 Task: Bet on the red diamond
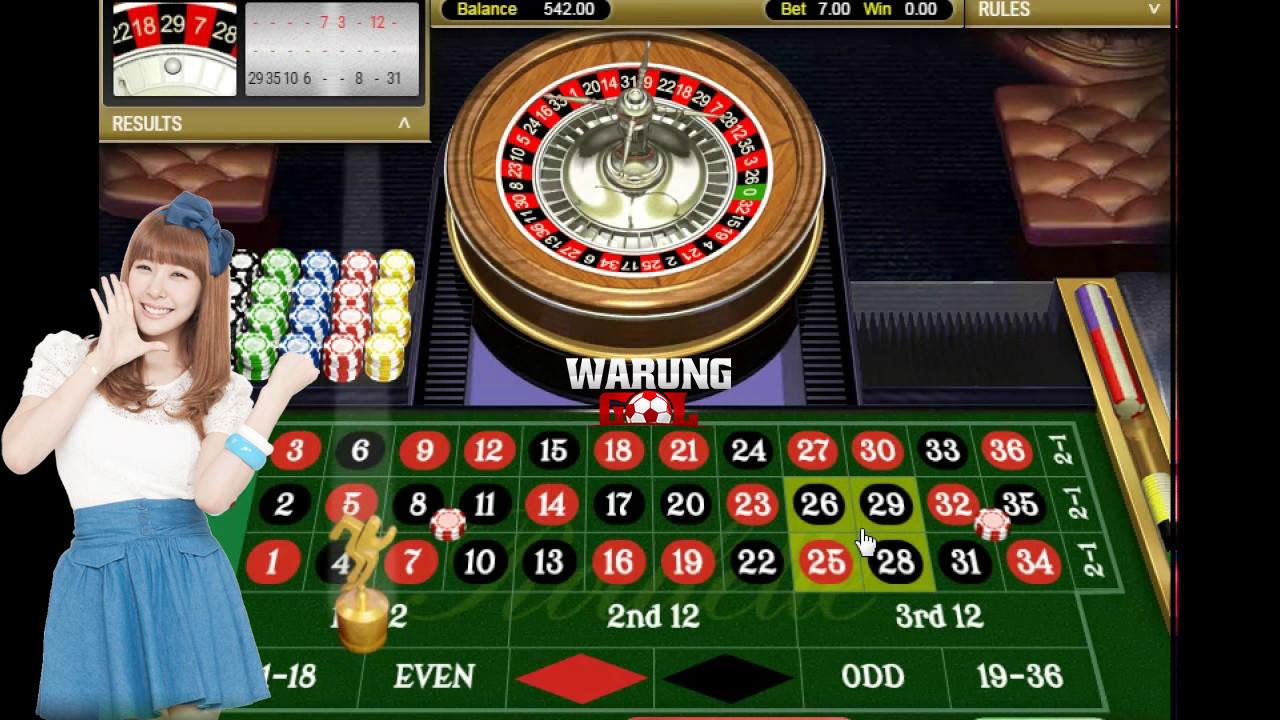pyautogui.click(x=580, y=677)
